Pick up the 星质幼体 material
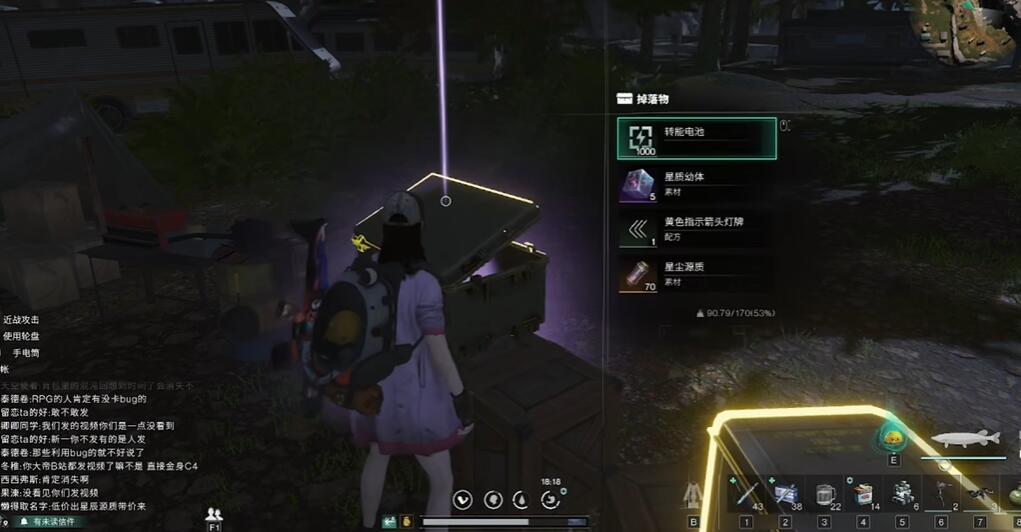This screenshot has height=532, width=1021. point(696,184)
